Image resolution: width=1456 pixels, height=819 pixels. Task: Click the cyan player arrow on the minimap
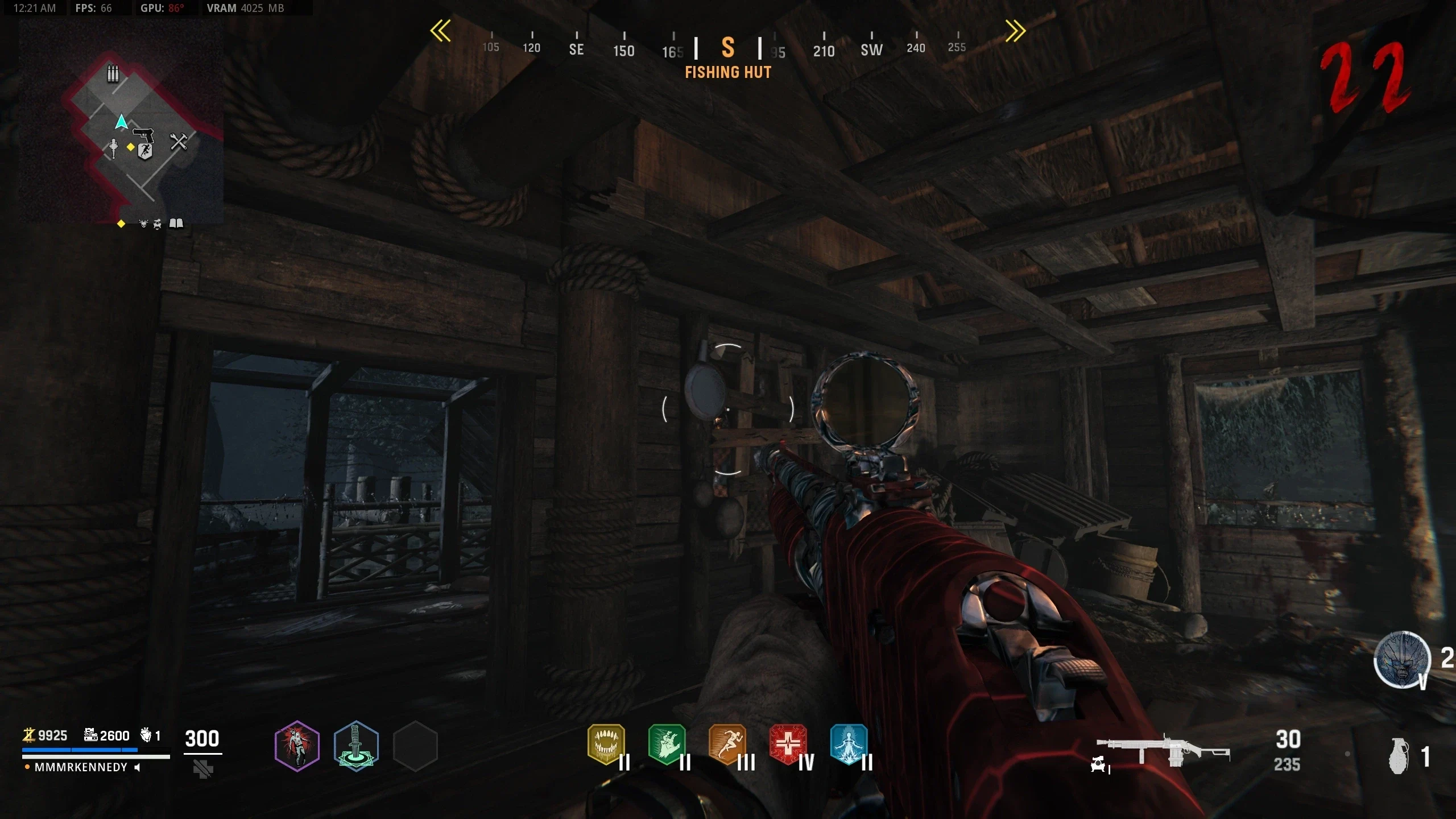coord(121,122)
